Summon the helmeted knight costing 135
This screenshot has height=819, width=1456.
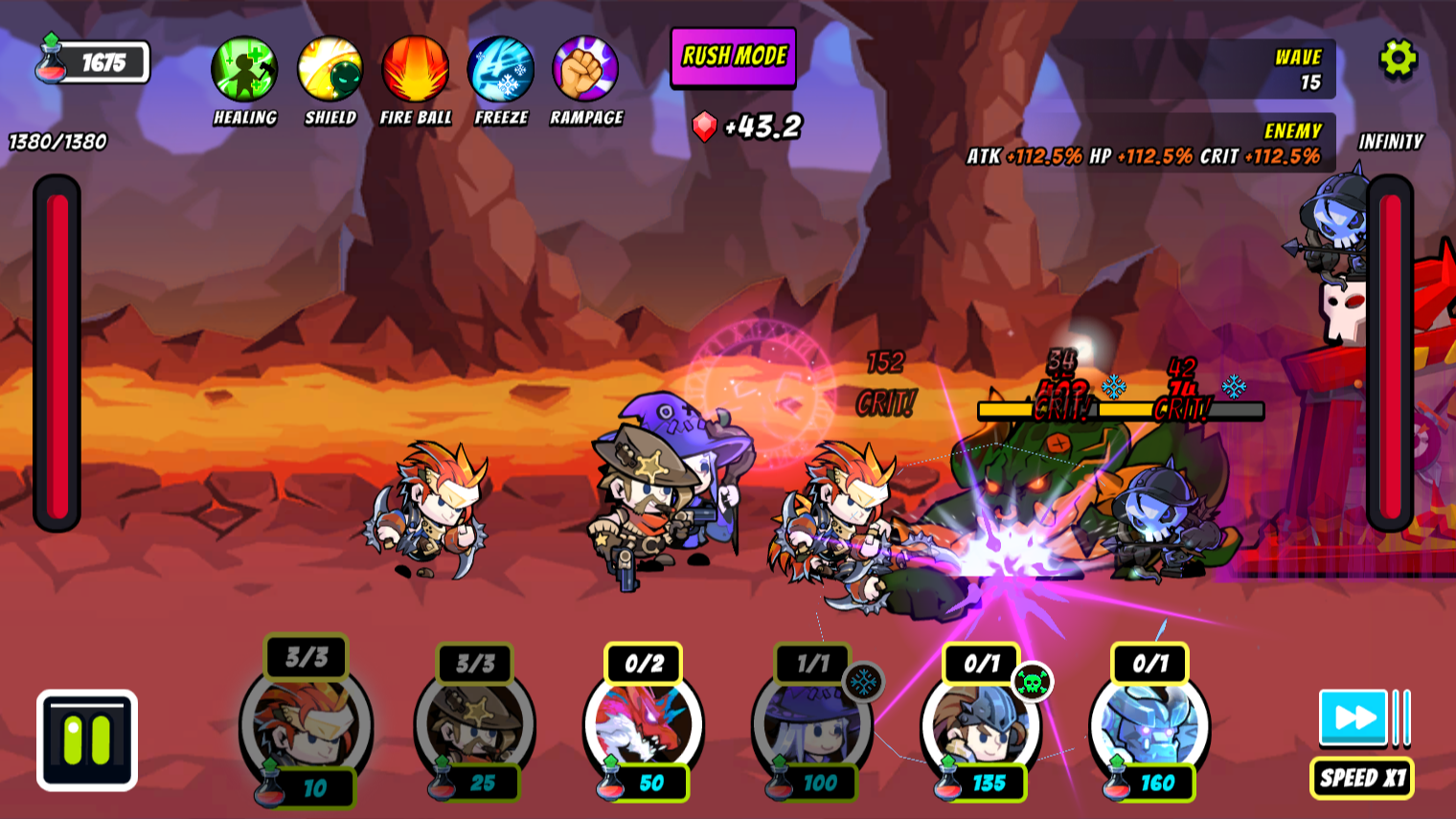(x=981, y=725)
